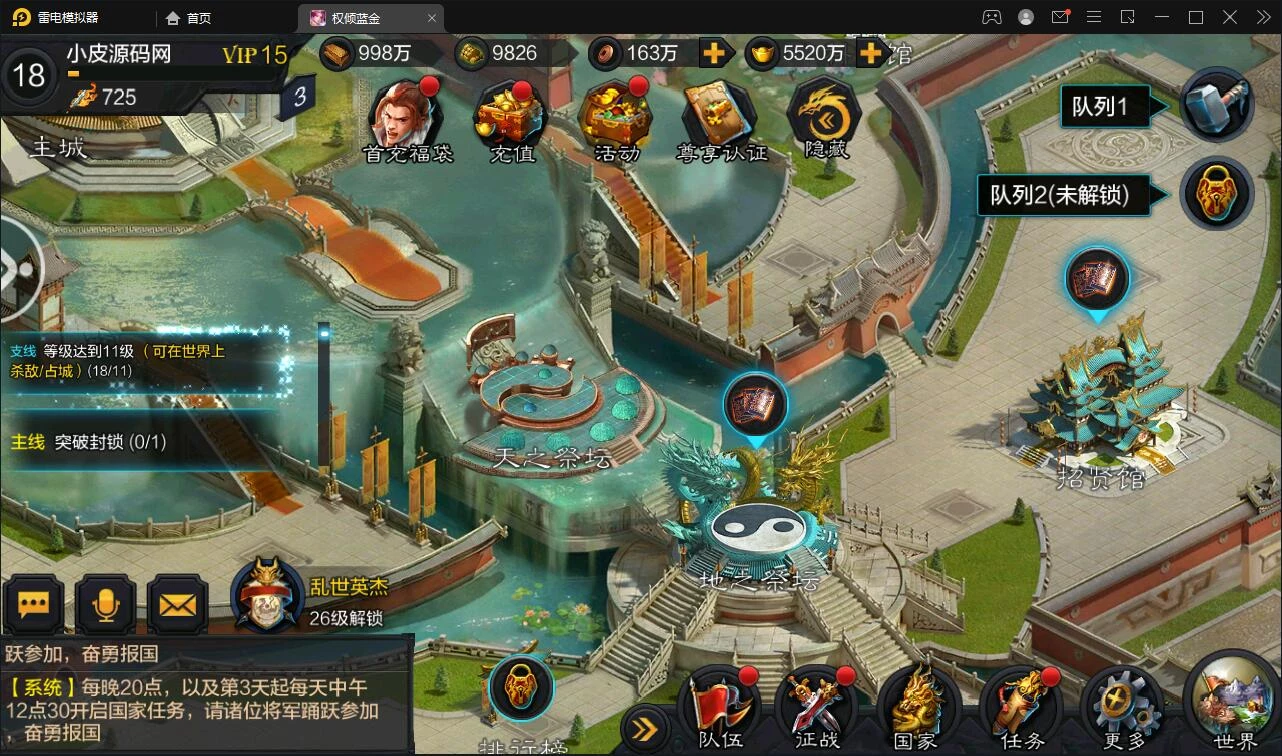Viewport: 1282px width, 756px height.
Task: Close the 权倾蓝金 emulator tab
Action: click(432, 18)
